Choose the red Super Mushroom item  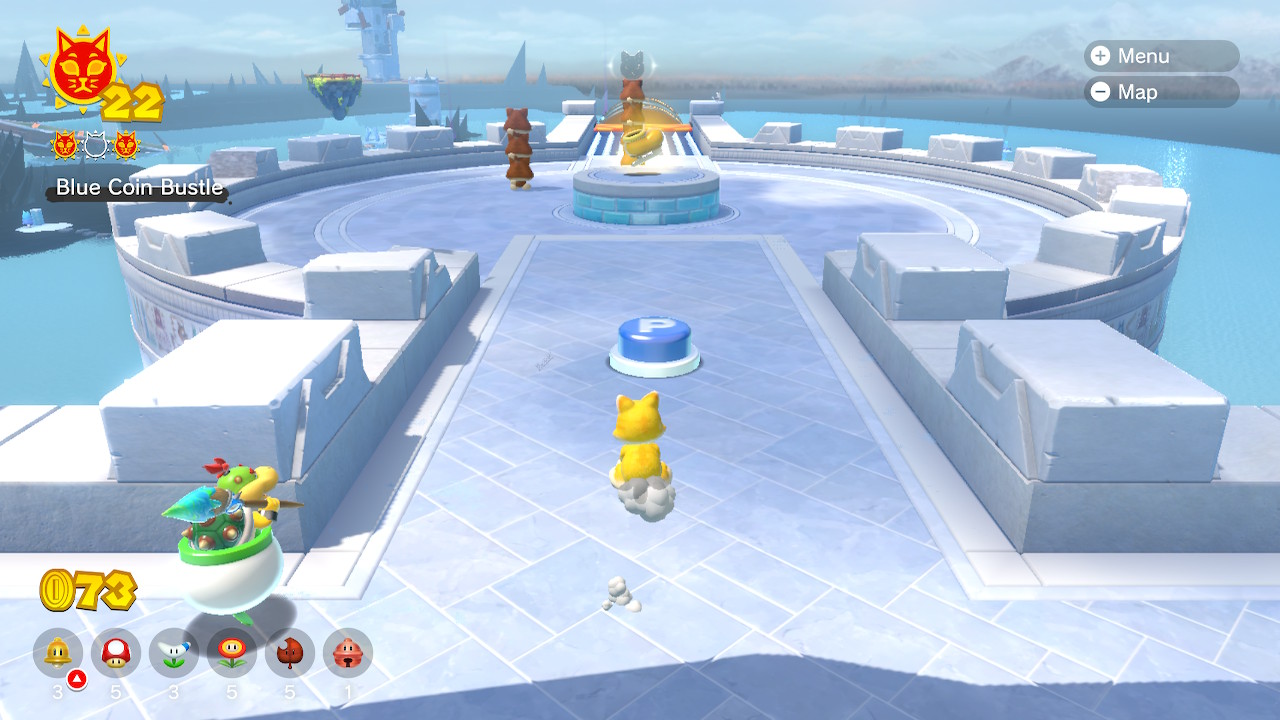point(116,654)
